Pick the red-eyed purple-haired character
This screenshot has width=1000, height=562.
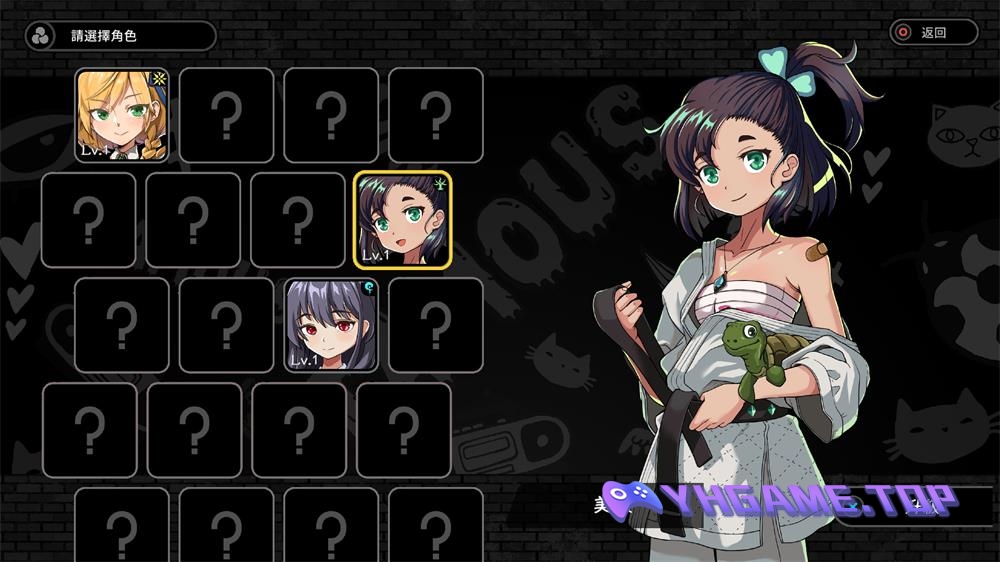[332, 325]
